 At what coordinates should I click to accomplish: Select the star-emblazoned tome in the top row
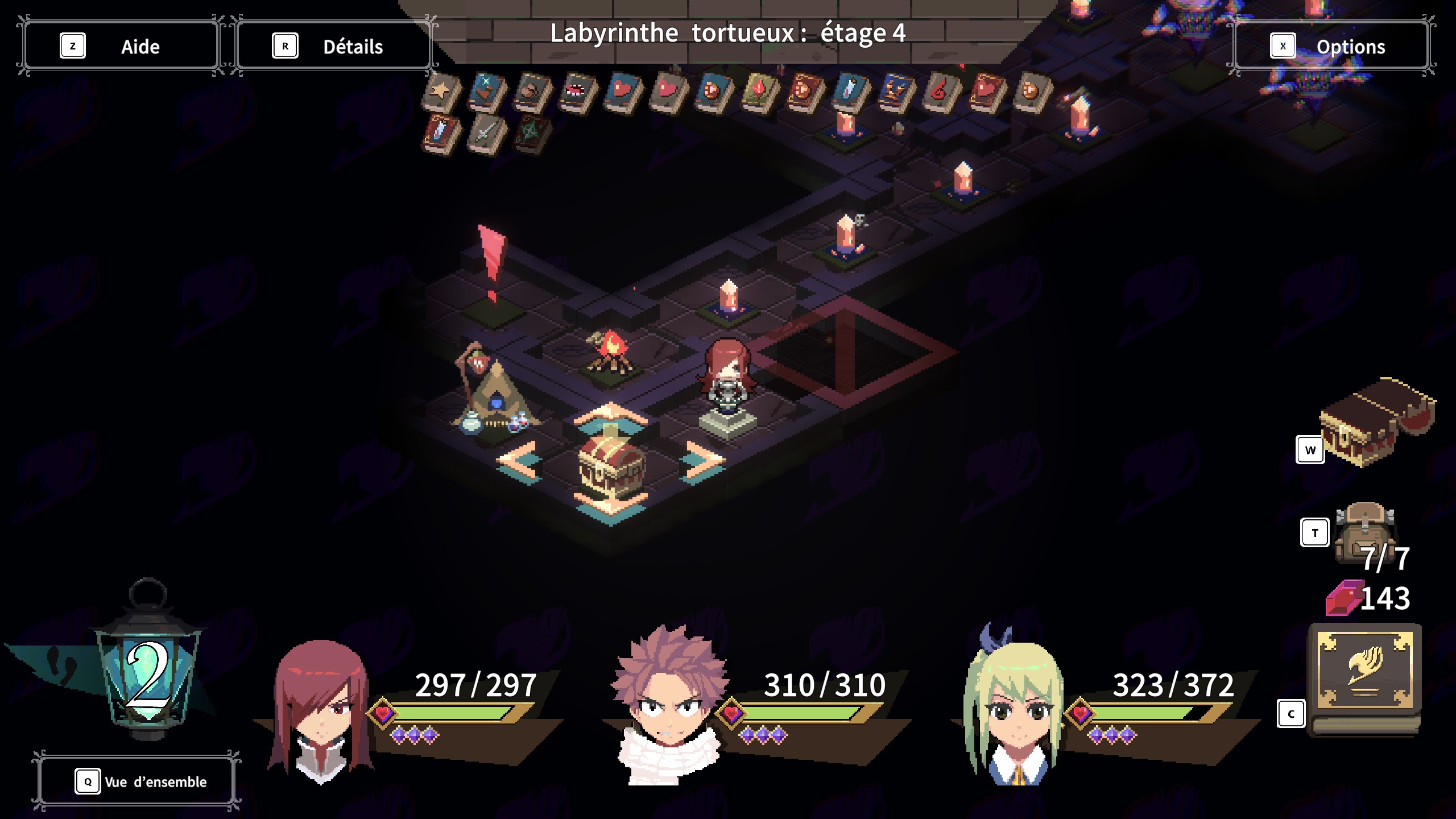pos(441,90)
